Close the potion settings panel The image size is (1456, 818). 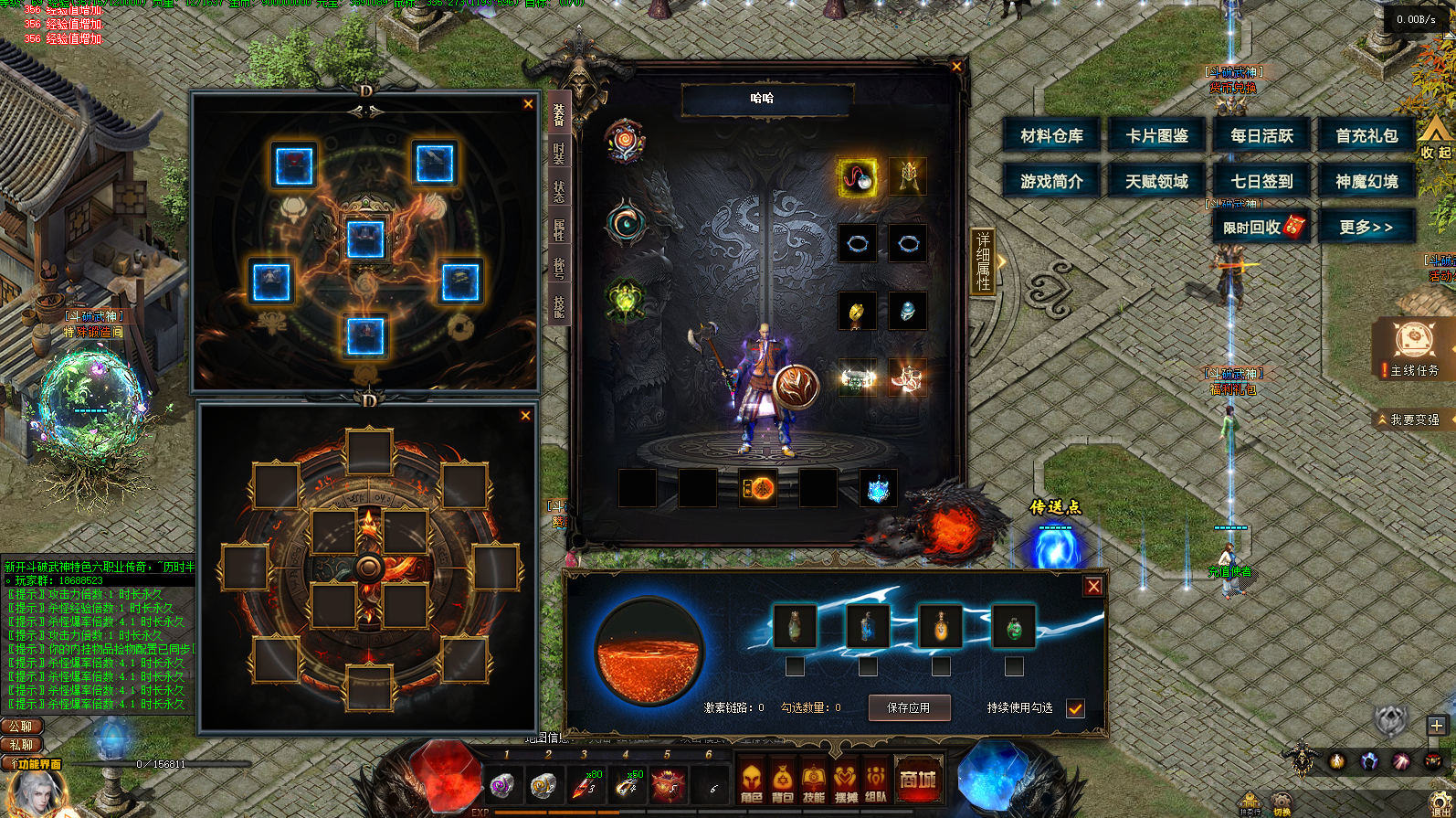(1092, 587)
